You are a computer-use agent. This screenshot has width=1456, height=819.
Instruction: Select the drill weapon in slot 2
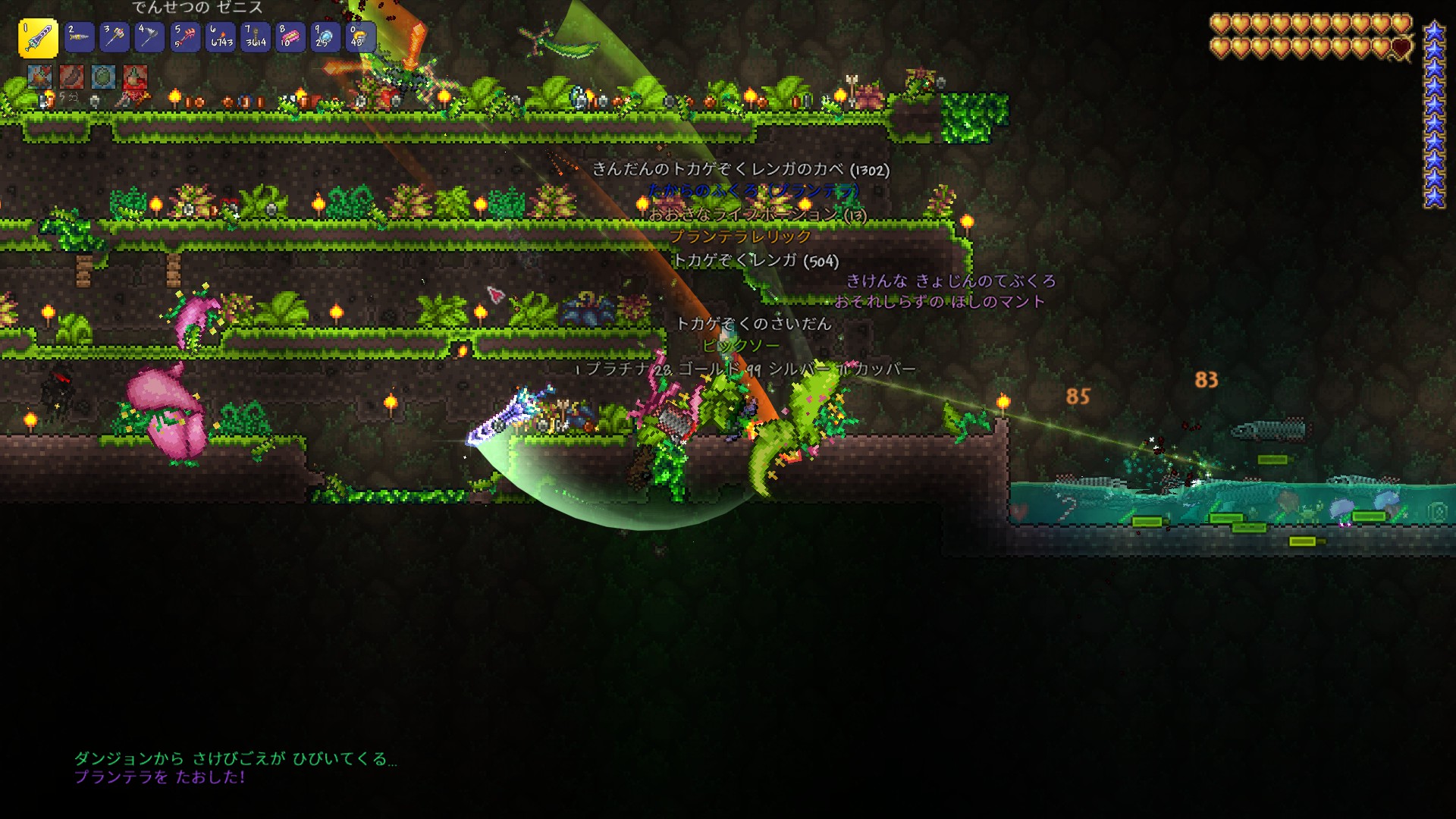[x=79, y=37]
